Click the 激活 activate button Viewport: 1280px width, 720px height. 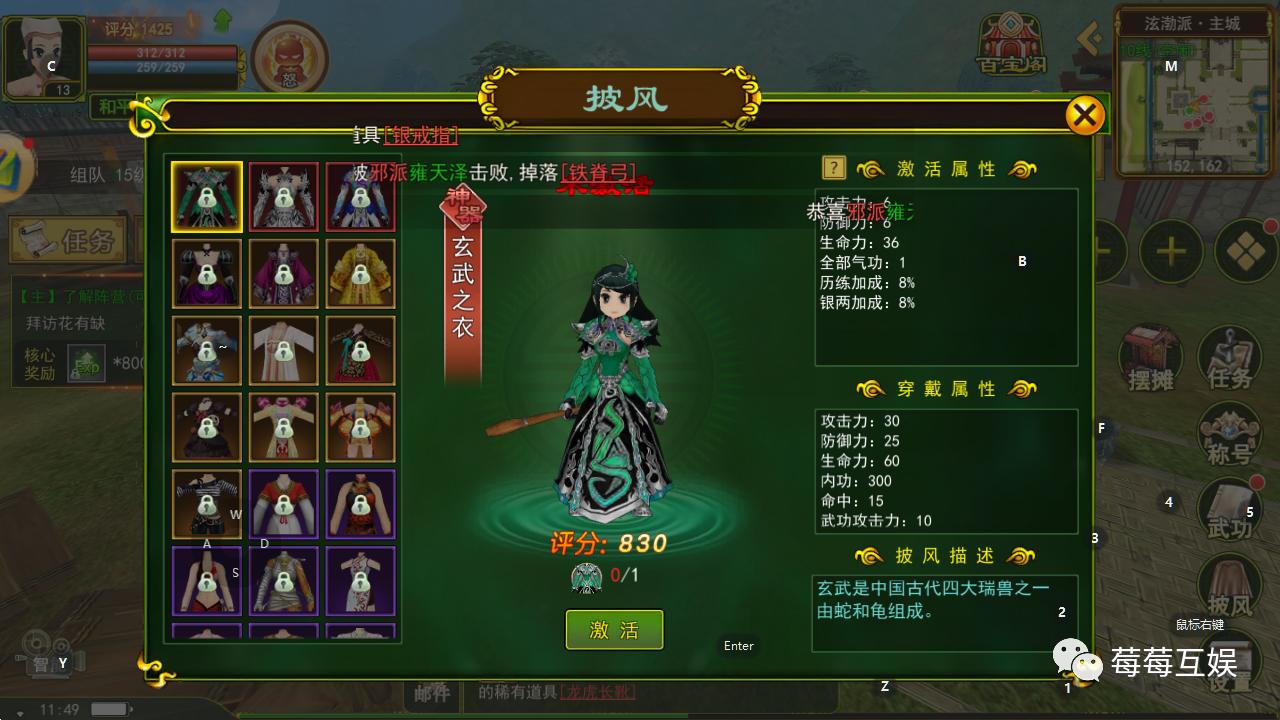click(x=614, y=630)
